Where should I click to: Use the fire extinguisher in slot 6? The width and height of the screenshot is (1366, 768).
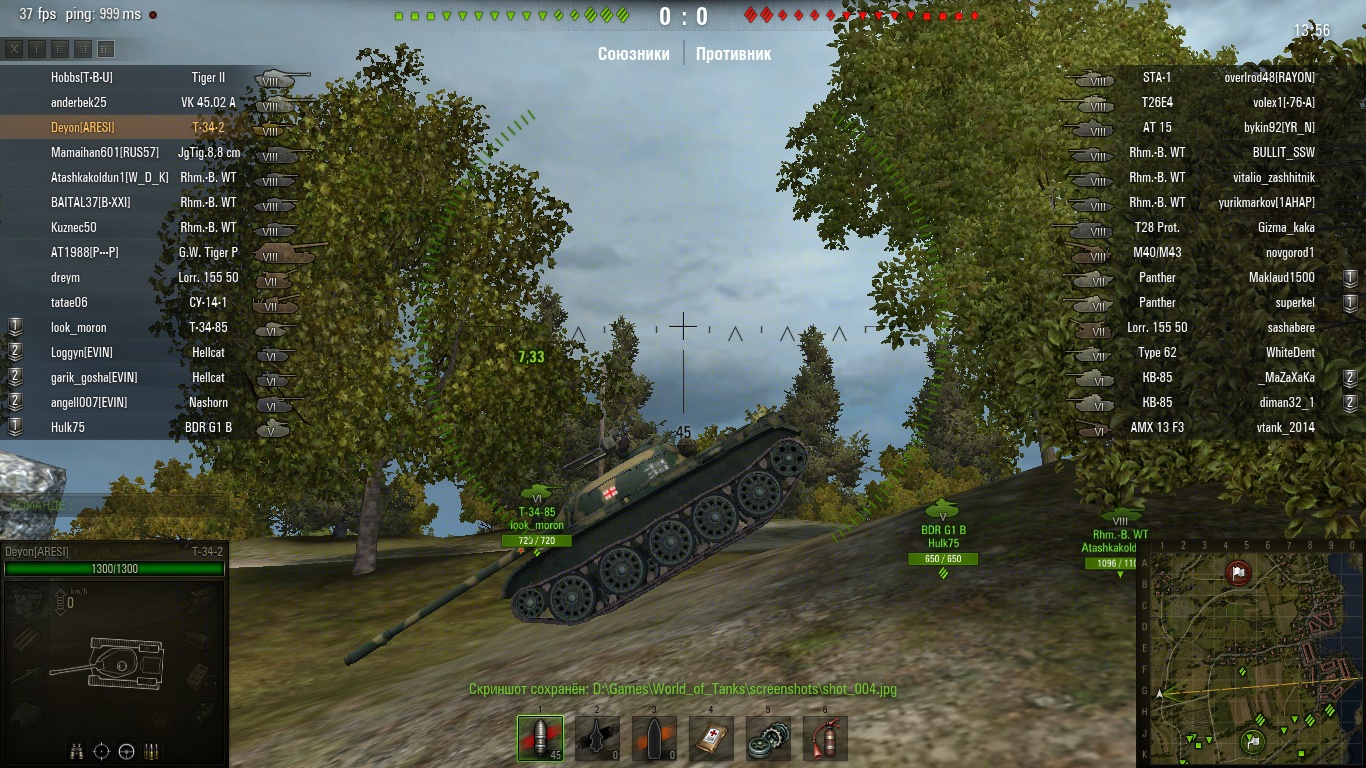click(825, 737)
